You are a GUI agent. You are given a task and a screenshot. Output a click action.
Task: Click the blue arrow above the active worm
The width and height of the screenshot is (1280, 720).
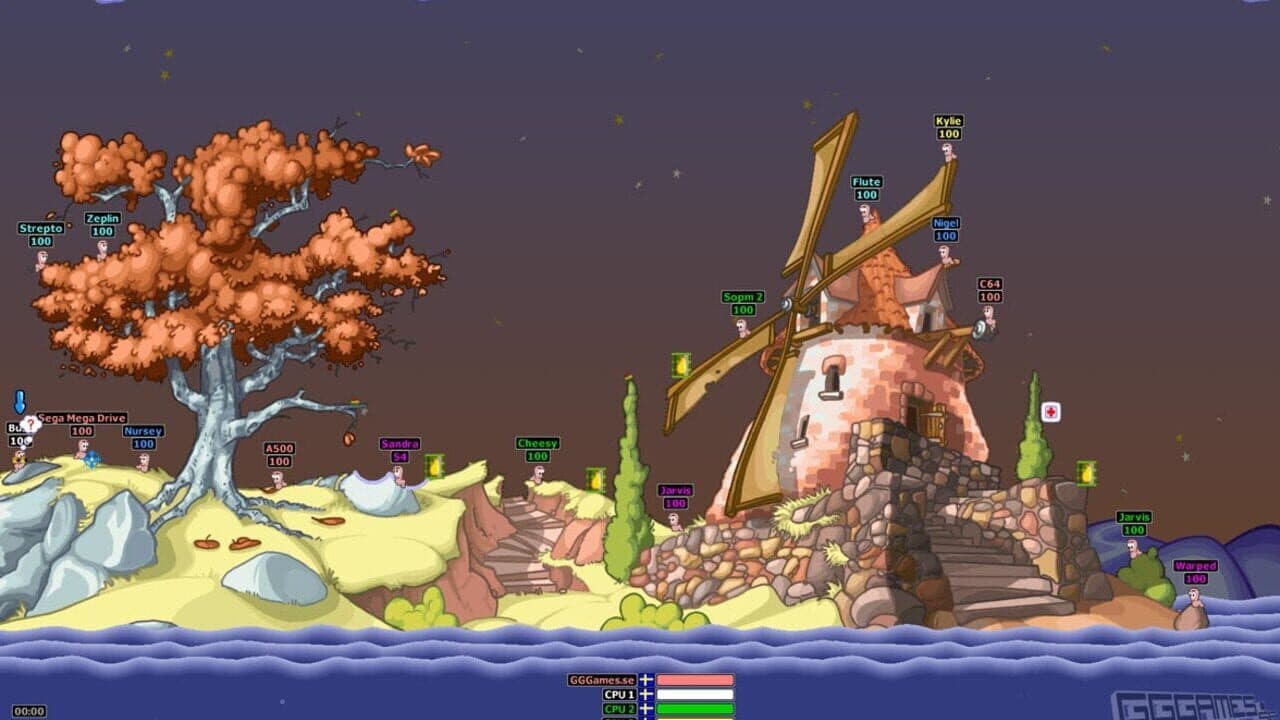click(19, 402)
